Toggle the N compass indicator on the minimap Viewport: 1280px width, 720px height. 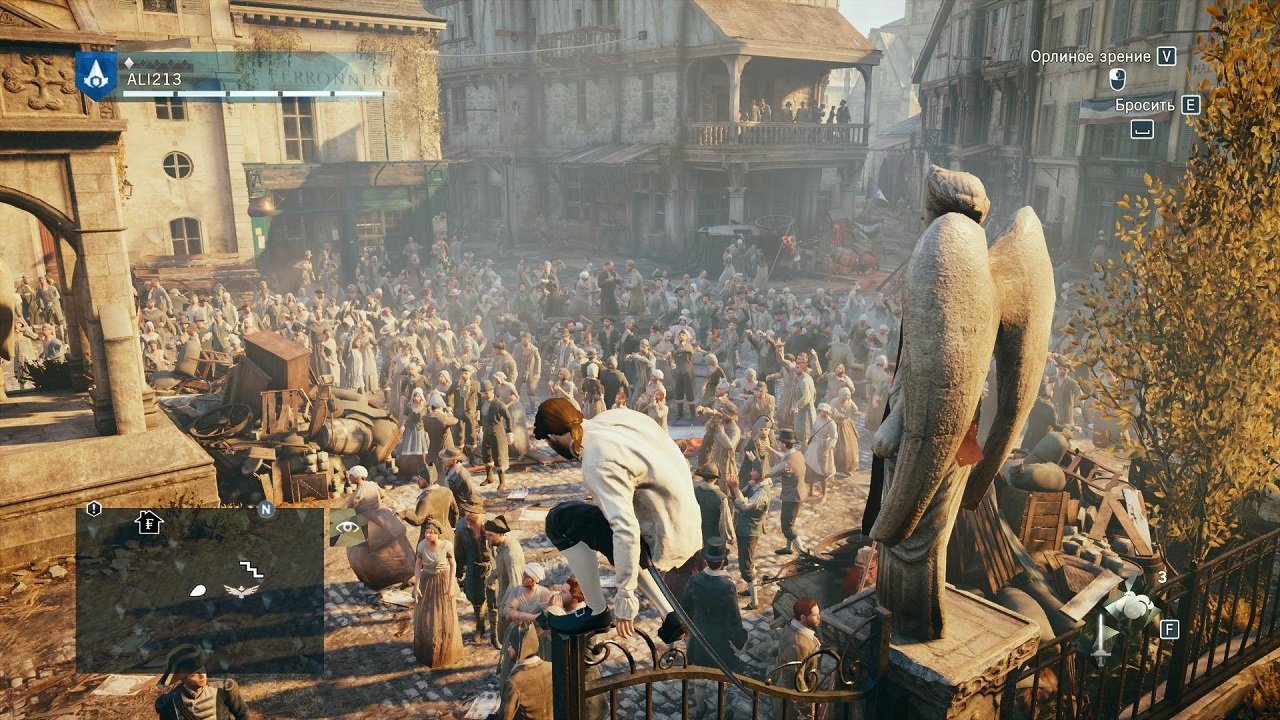[x=265, y=509]
